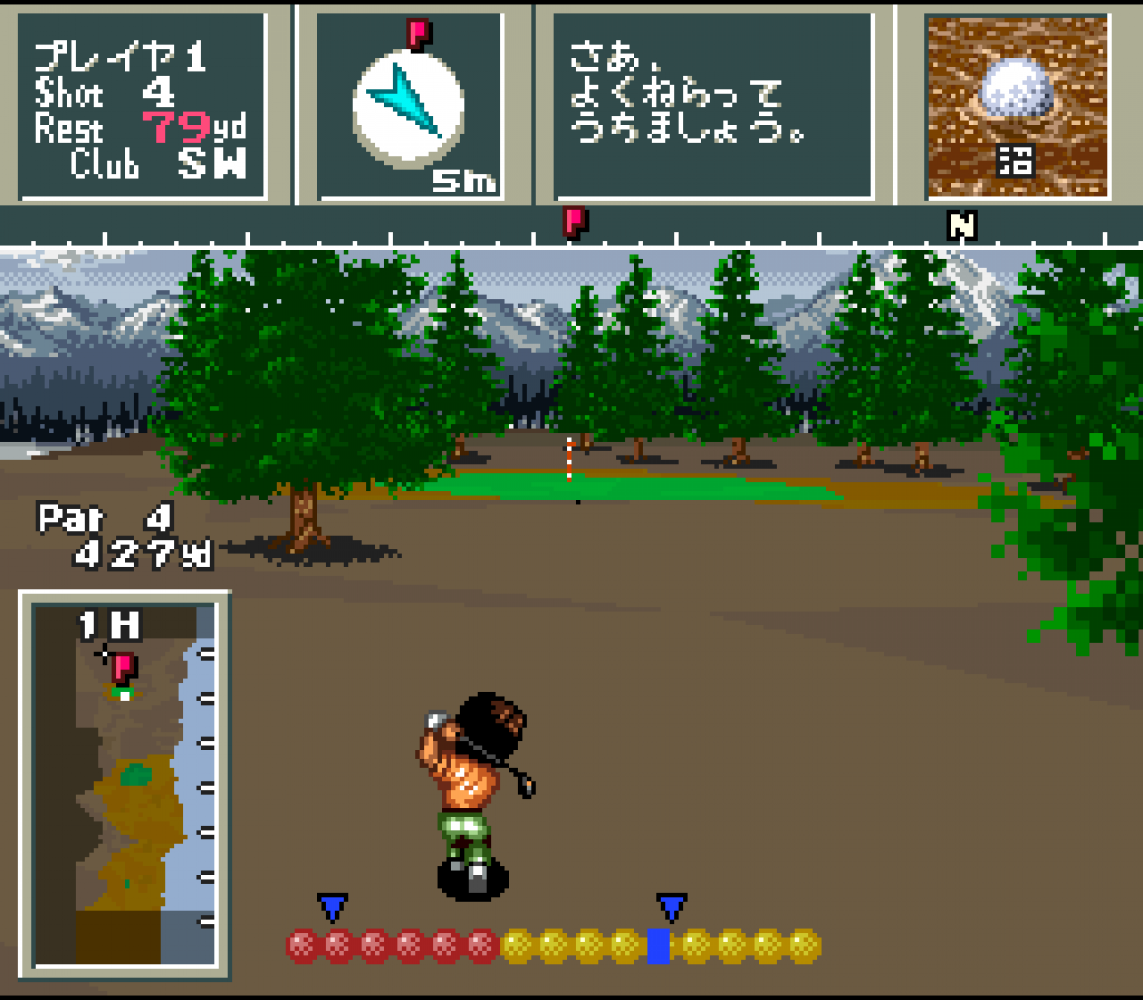This screenshot has width=1143, height=1000.
Task: Click the red flag marker on the minimap
Action: [125, 666]
